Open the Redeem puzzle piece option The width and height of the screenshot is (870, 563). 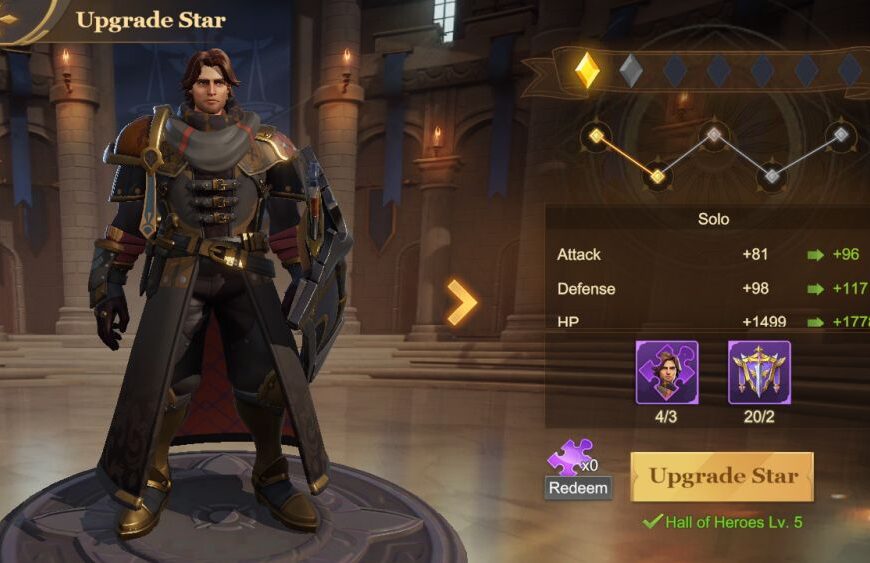(577, 487)
